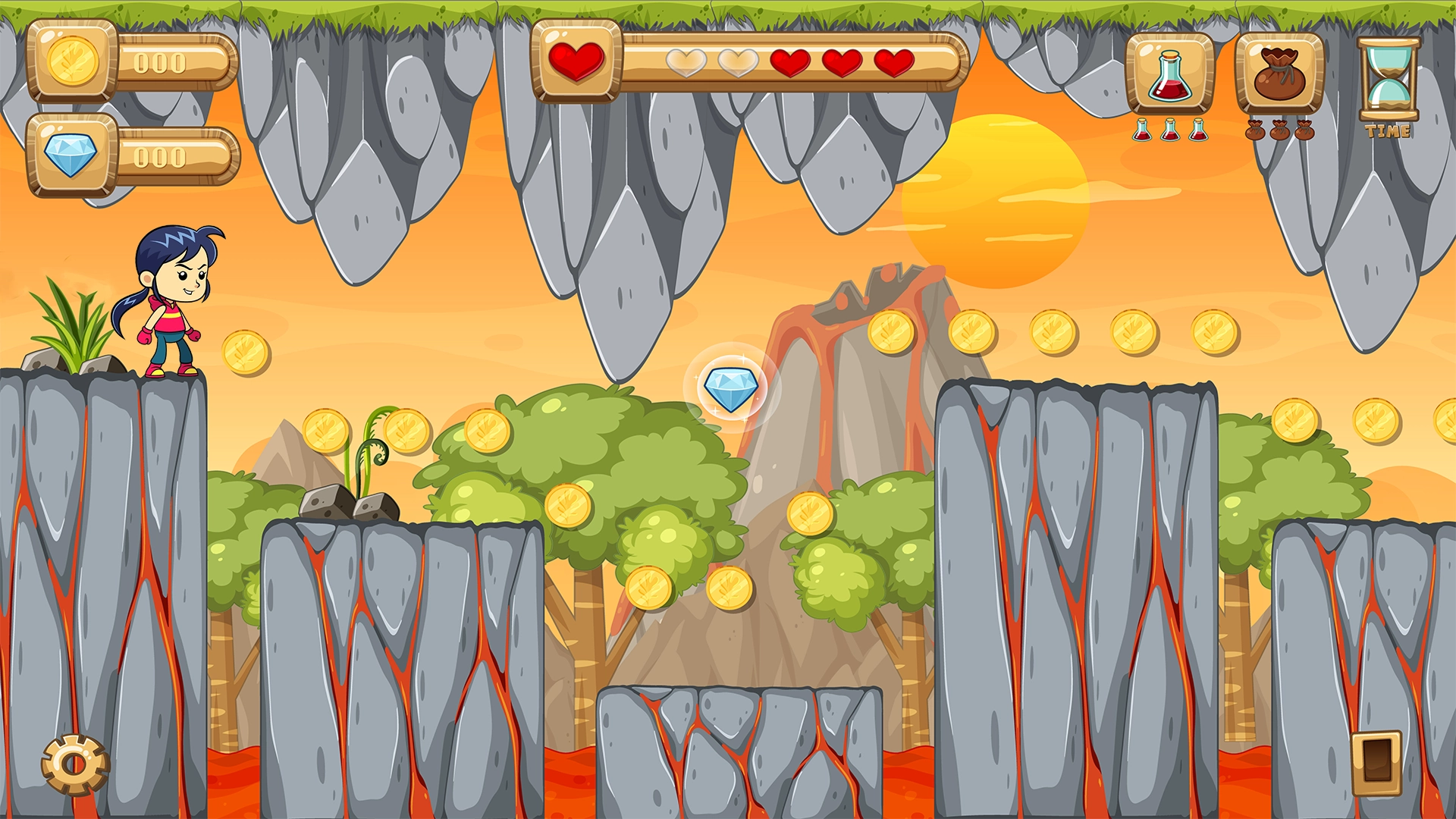Click the first greyed-out heart slot
Viewport: 1456px width, 819px height.
coord(685,61)
